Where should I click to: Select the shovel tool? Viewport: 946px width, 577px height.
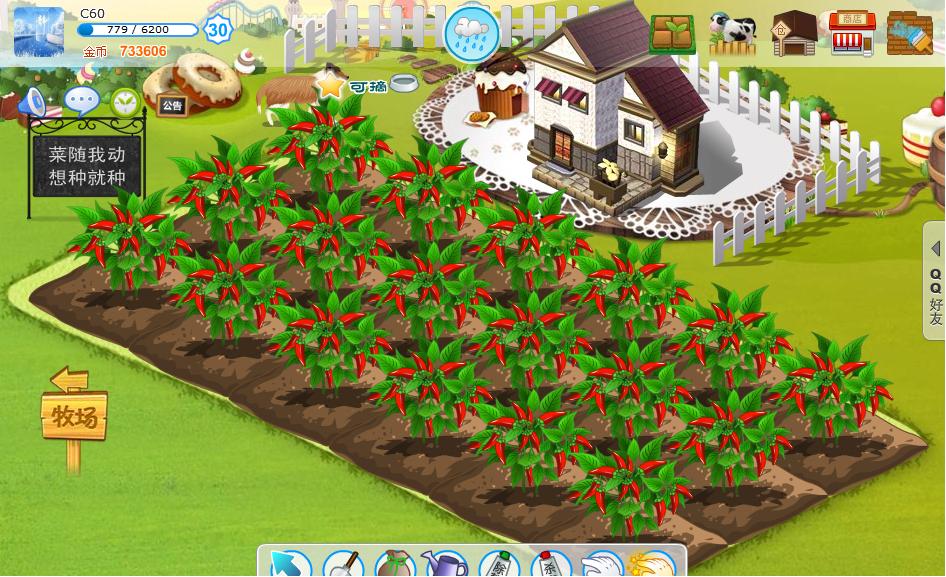pyautogui.click(x=342, y=564)
